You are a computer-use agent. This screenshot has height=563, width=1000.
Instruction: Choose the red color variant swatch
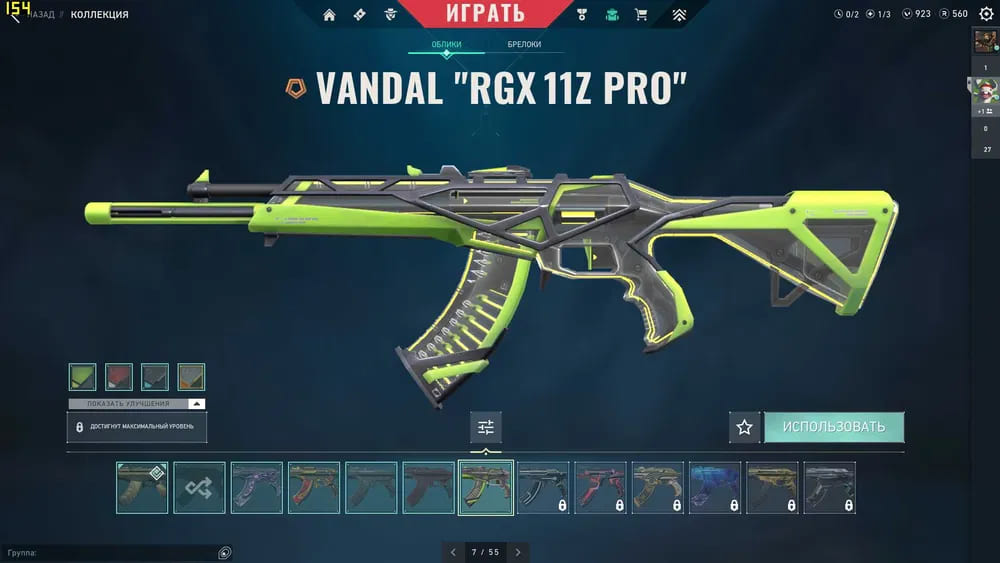pos(119,377)
